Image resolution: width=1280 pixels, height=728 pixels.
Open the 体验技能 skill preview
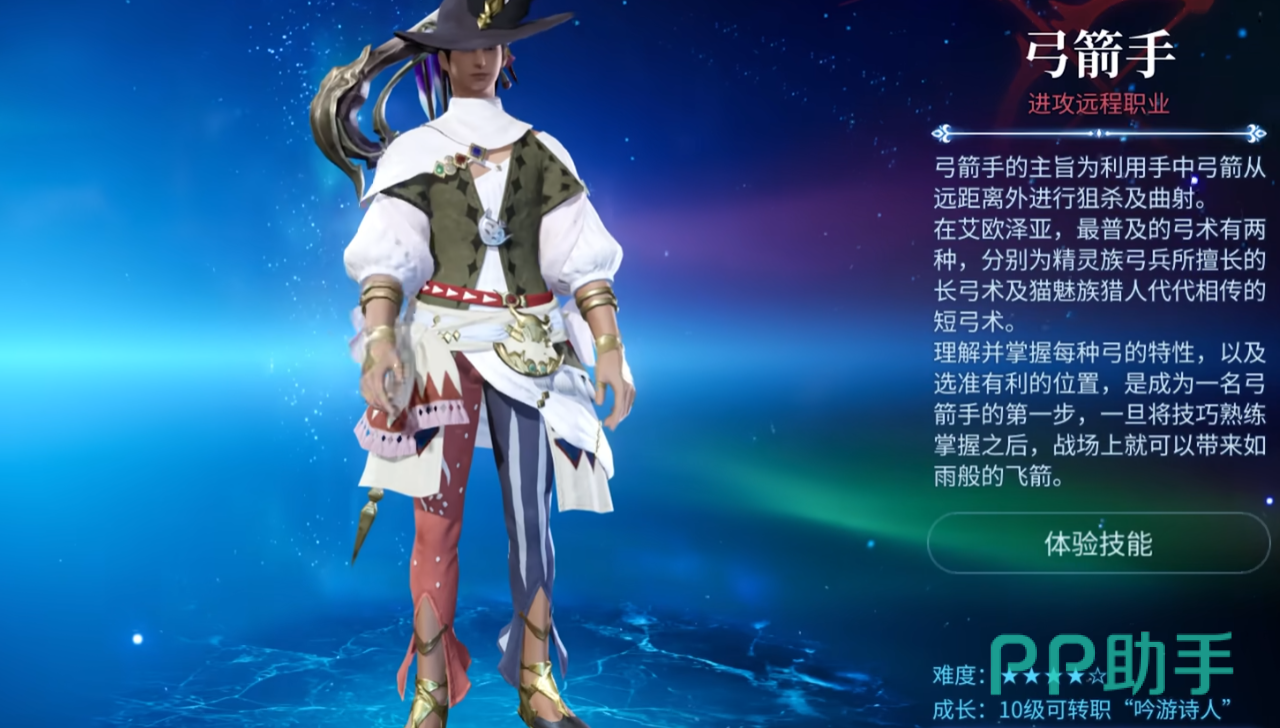1098,544
